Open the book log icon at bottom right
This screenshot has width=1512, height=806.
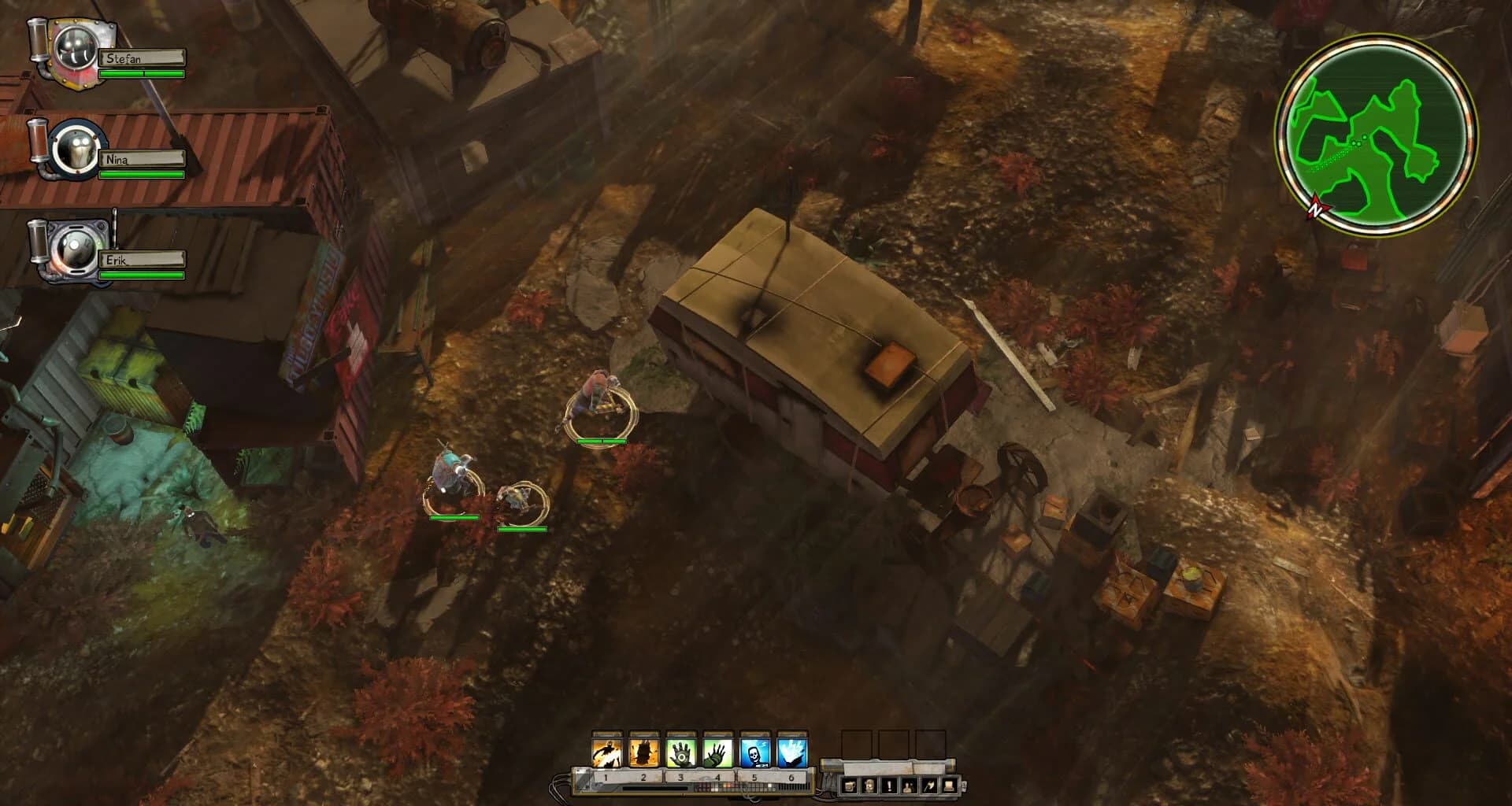pyautogui.click(x=949, y=786)
